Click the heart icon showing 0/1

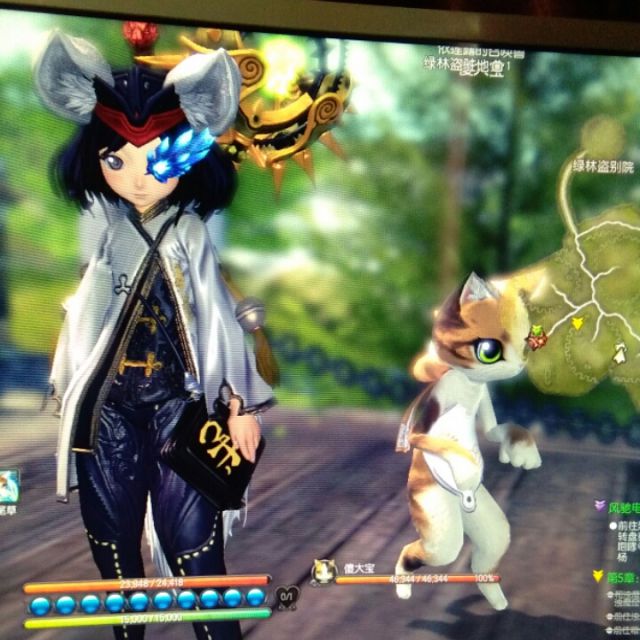click(285, 596)
